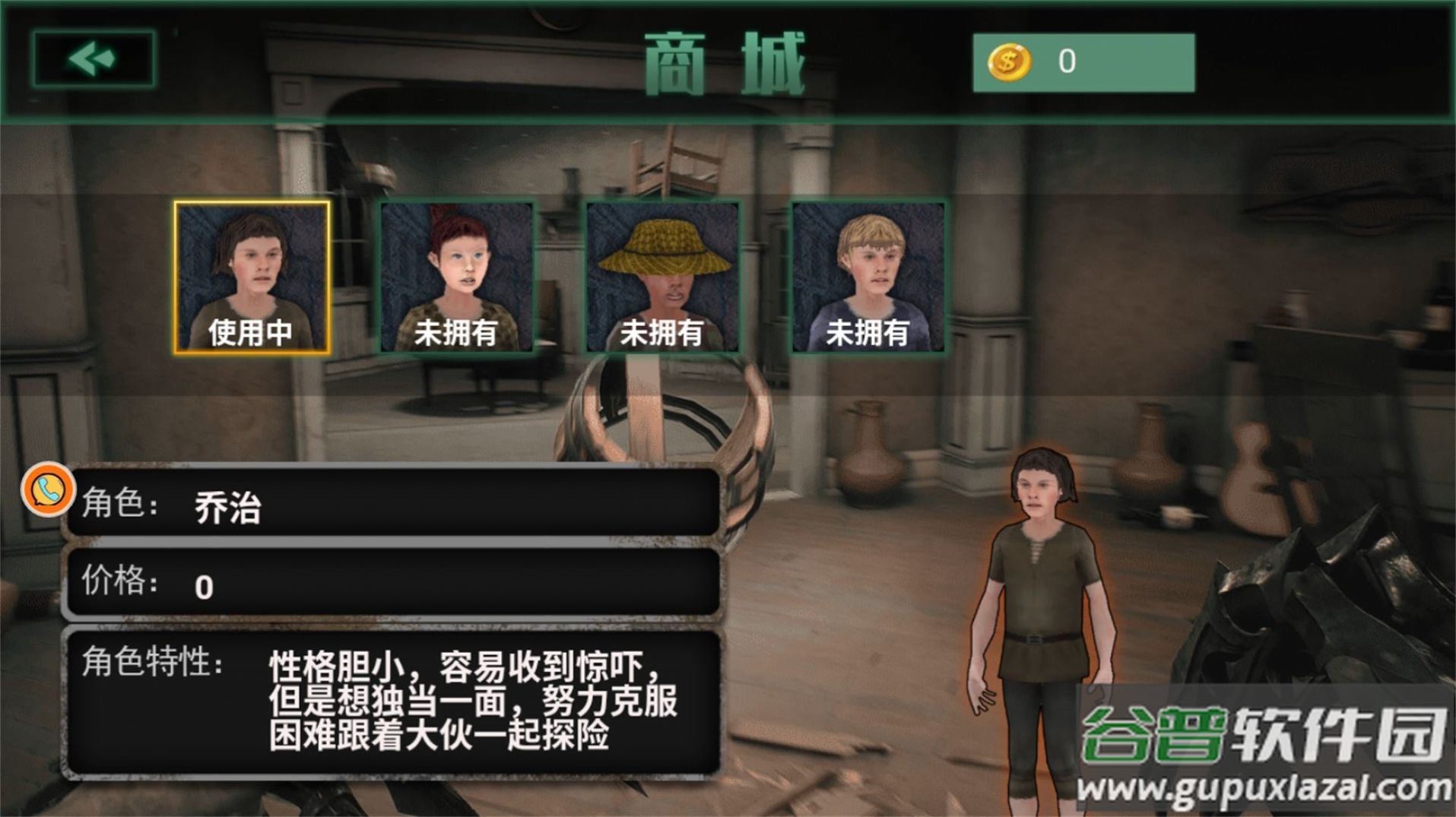Select the blonde boy character portrait
This screenshot has height=817, width=1456.
869,277
